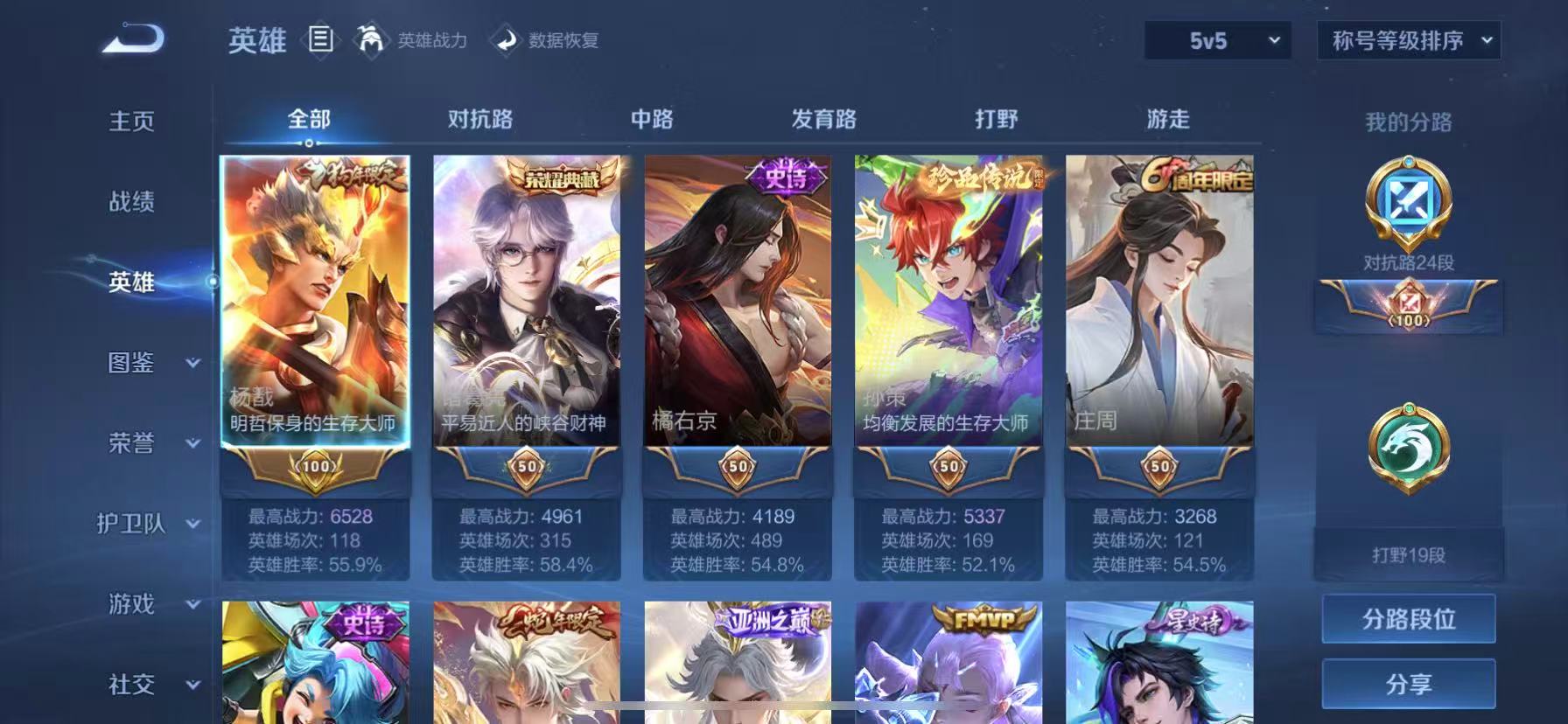Switch to the 打野 jungle tab
Image resolution: width=1568 pixels, height=724 pixels.
(x=995, y=118)
